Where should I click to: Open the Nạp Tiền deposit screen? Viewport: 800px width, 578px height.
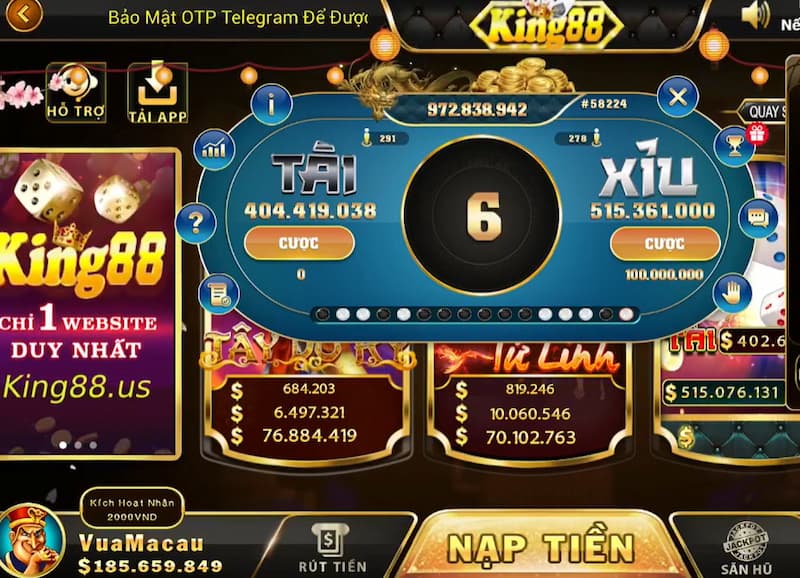[540, 547]
